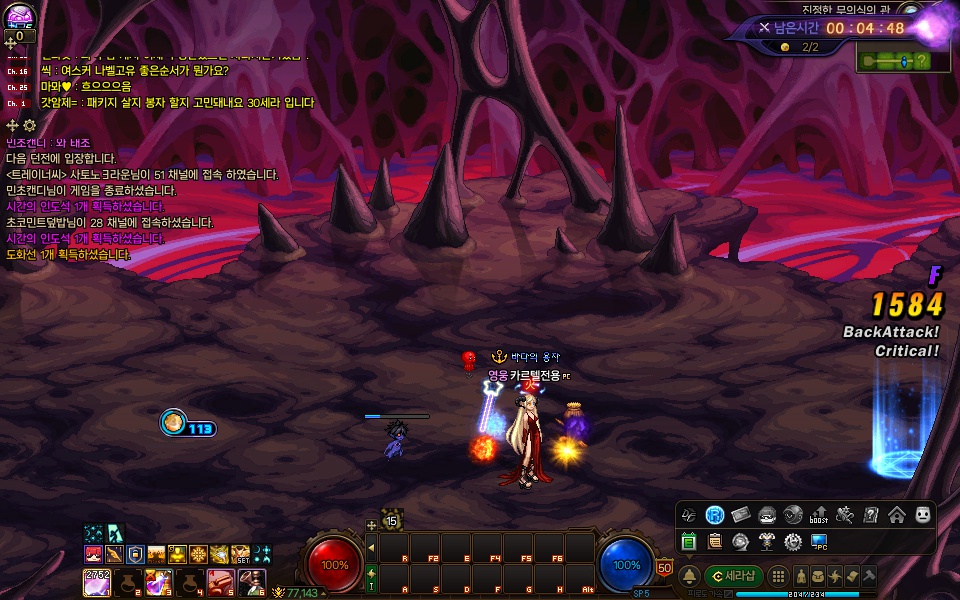This screenshot has height=600, width=960.
Task: Open the boost menu icon
Action: pos(819,515)
